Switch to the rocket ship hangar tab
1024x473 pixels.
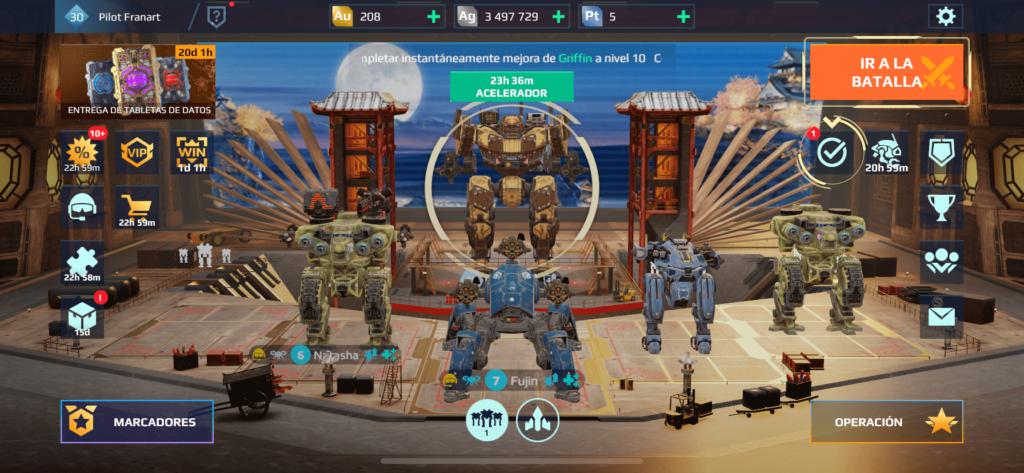tap(537, 421)
